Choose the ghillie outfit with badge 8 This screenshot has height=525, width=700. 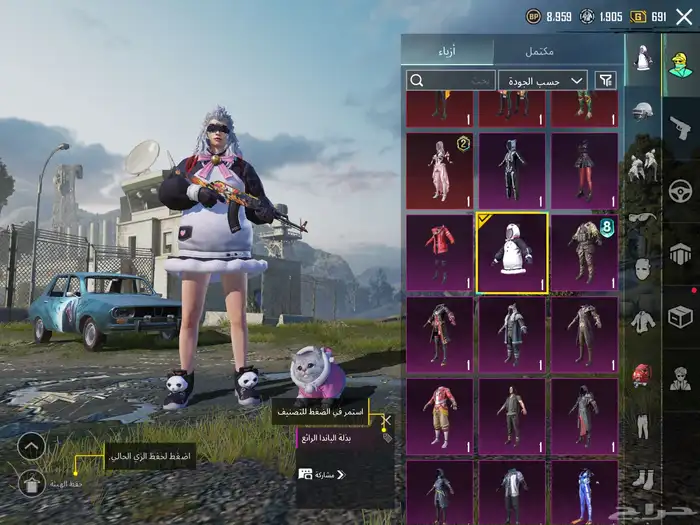[x=584, y=253]
